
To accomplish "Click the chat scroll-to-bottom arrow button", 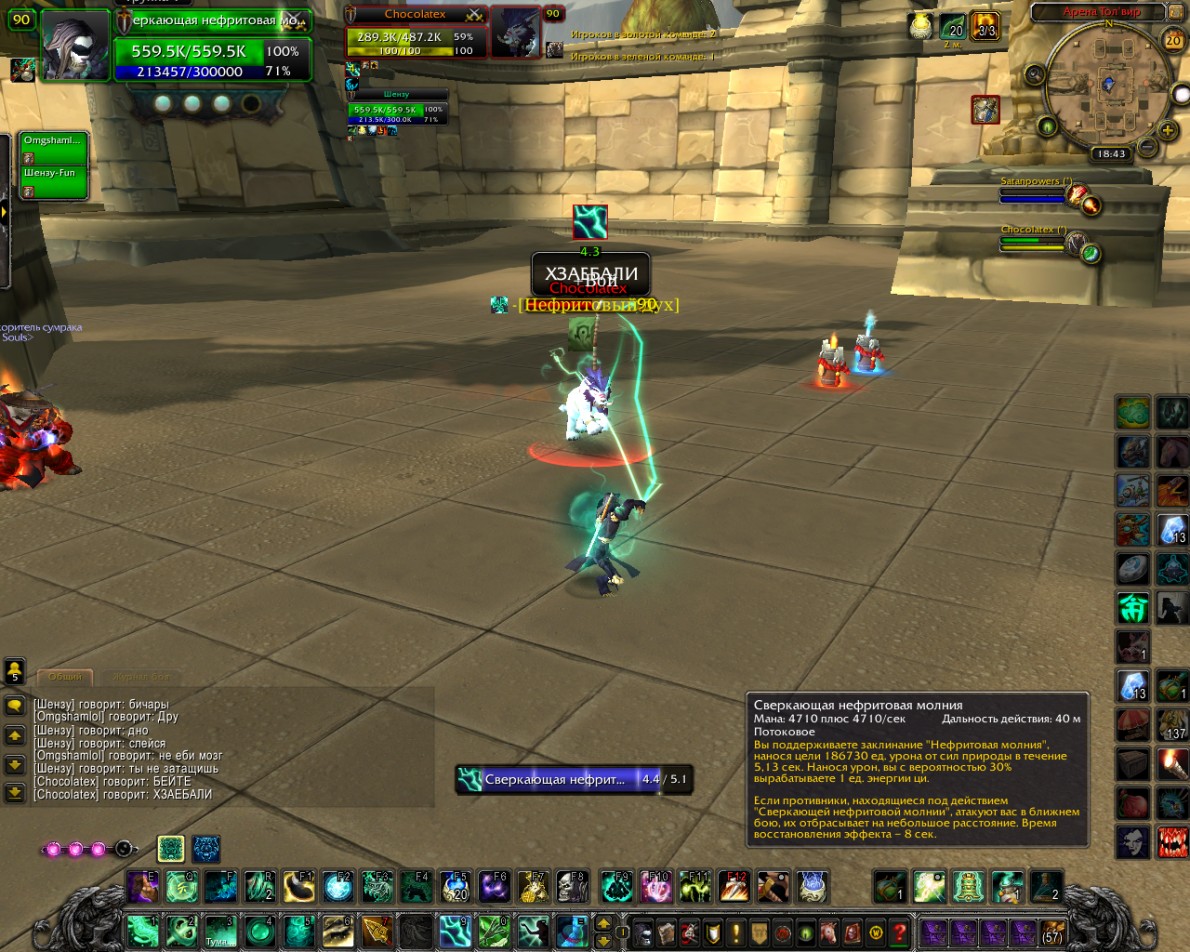I will click(x=14, y=793).
